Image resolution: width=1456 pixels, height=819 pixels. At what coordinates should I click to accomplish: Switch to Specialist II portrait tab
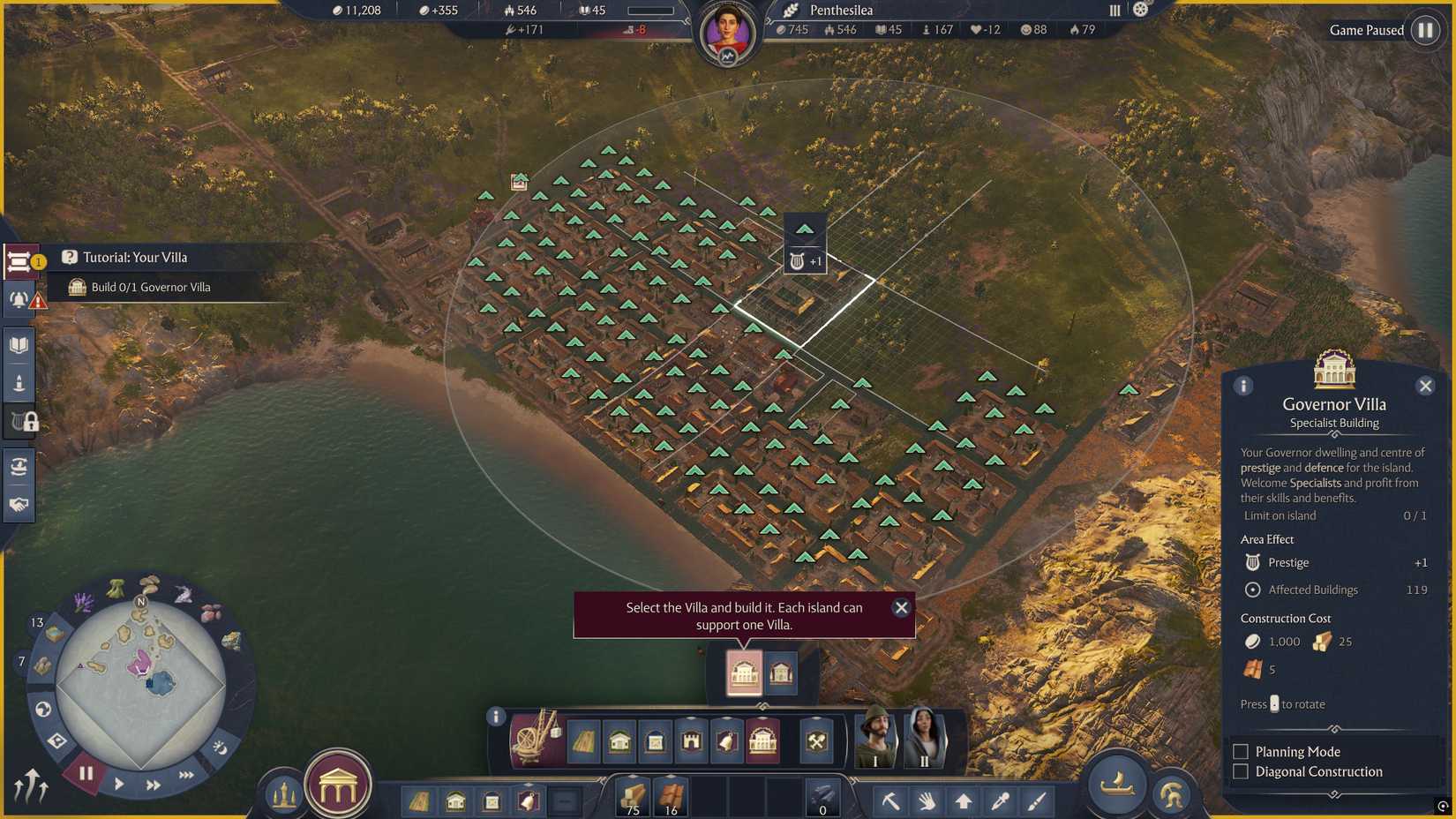point(927,740)
